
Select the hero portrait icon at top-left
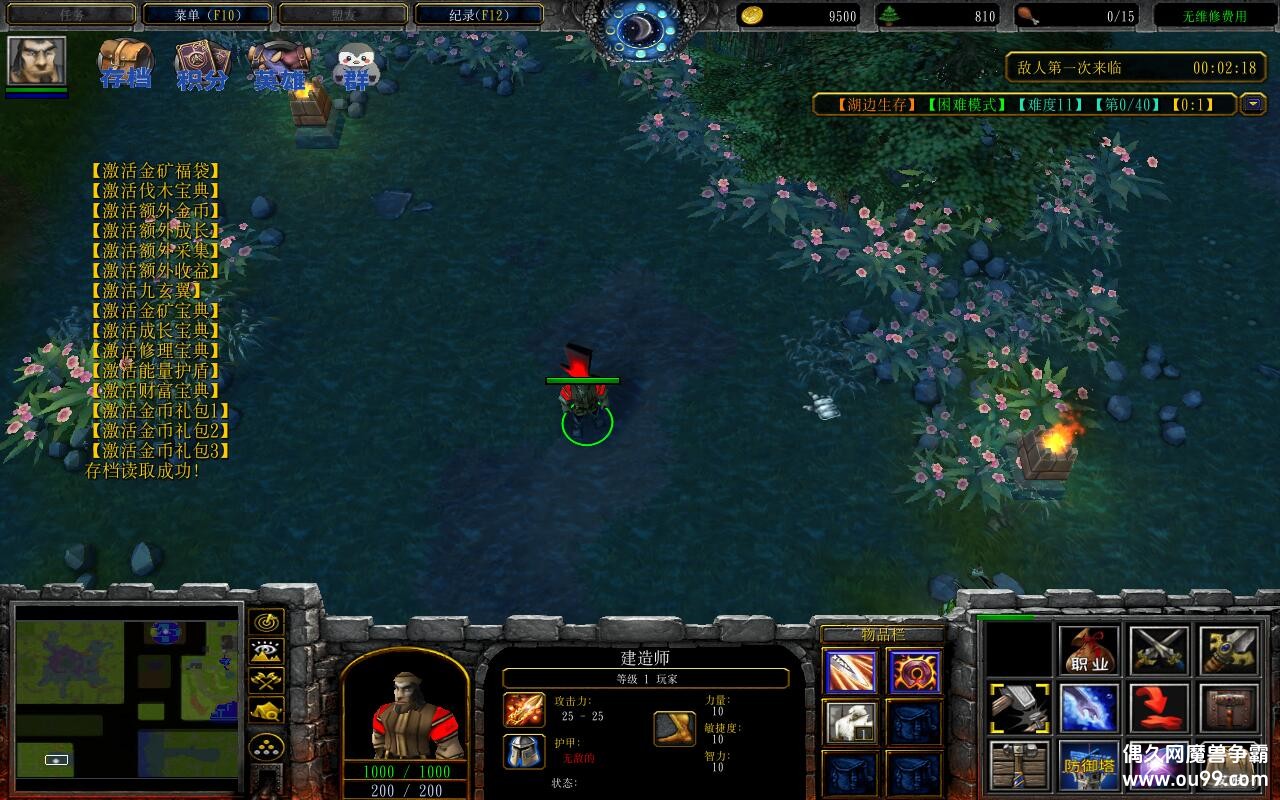37,61
